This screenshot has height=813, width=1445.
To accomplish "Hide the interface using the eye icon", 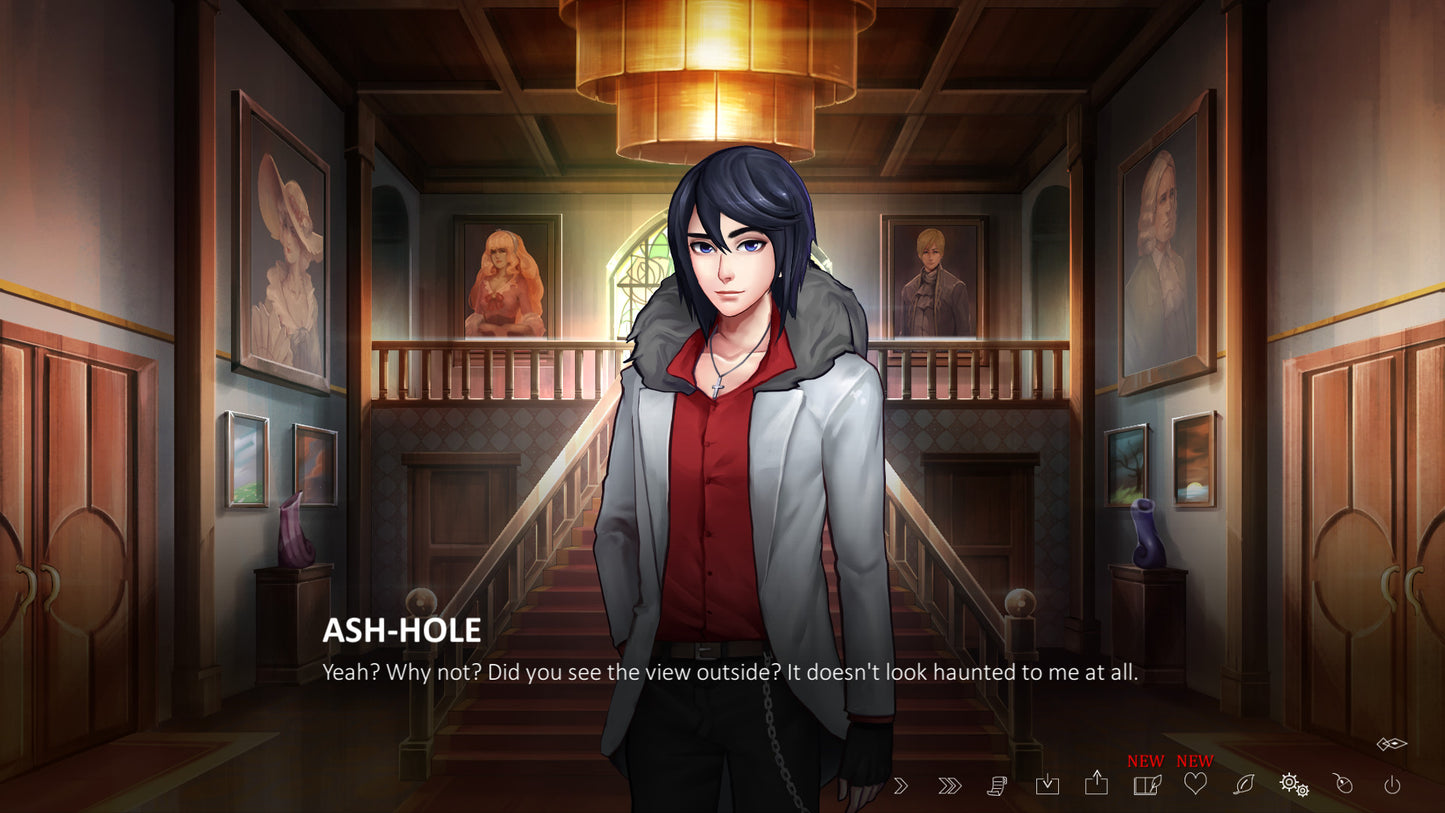I will tap(1390, 743).
